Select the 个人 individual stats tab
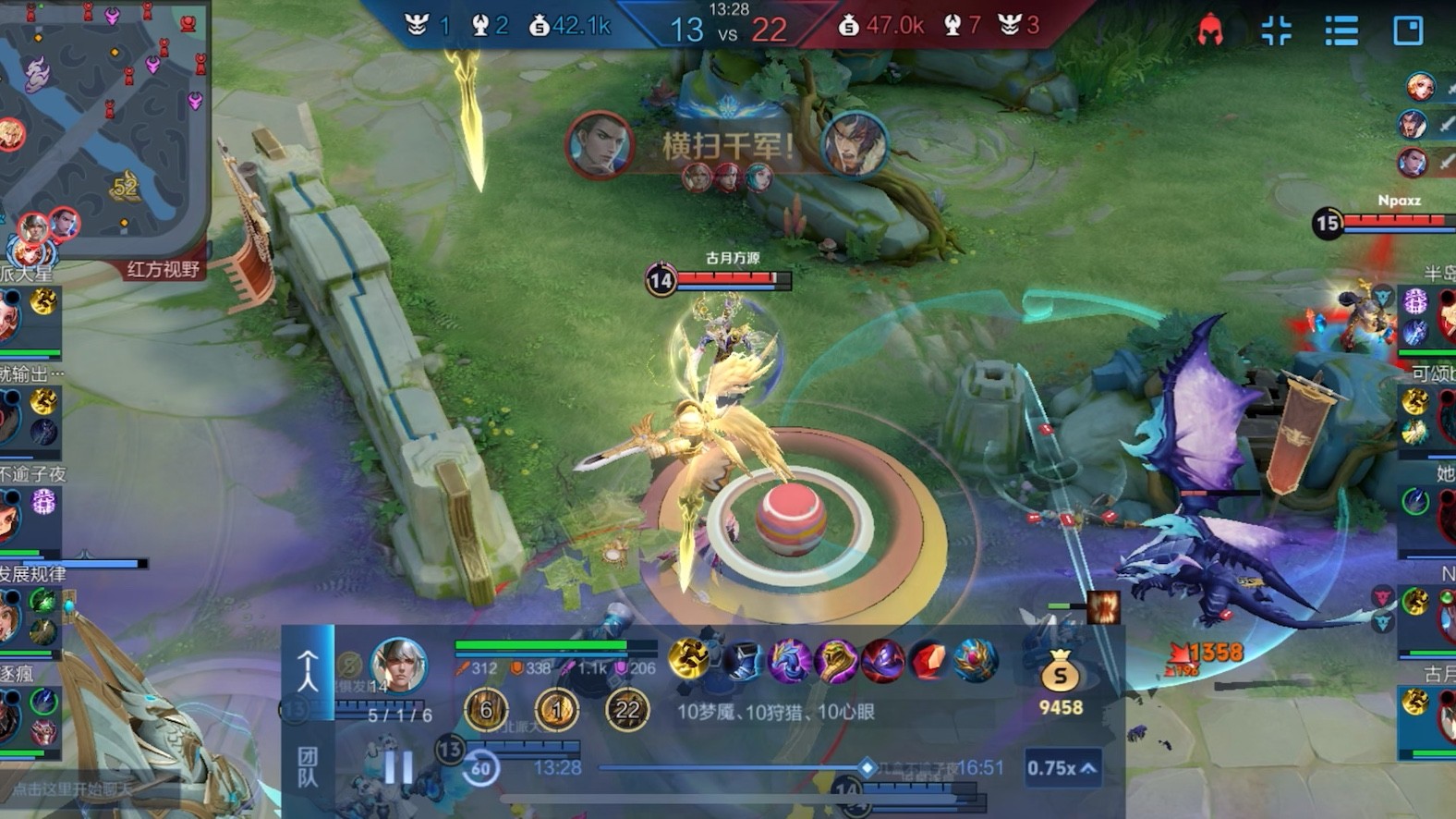Viewport: 1456px width, 819px height. [x=308, y=670]
